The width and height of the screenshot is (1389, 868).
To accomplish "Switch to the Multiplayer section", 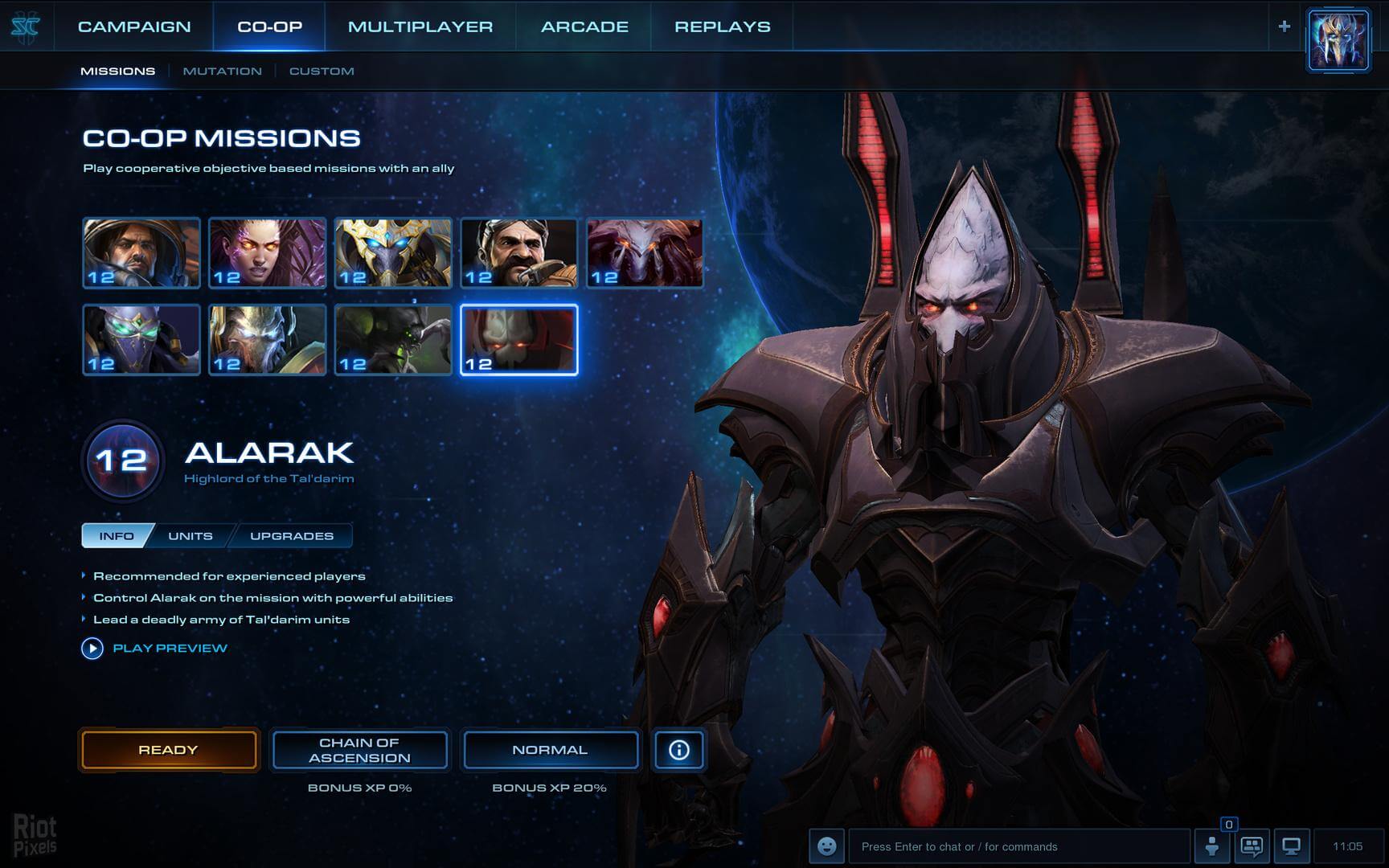I will coord(420,27).
